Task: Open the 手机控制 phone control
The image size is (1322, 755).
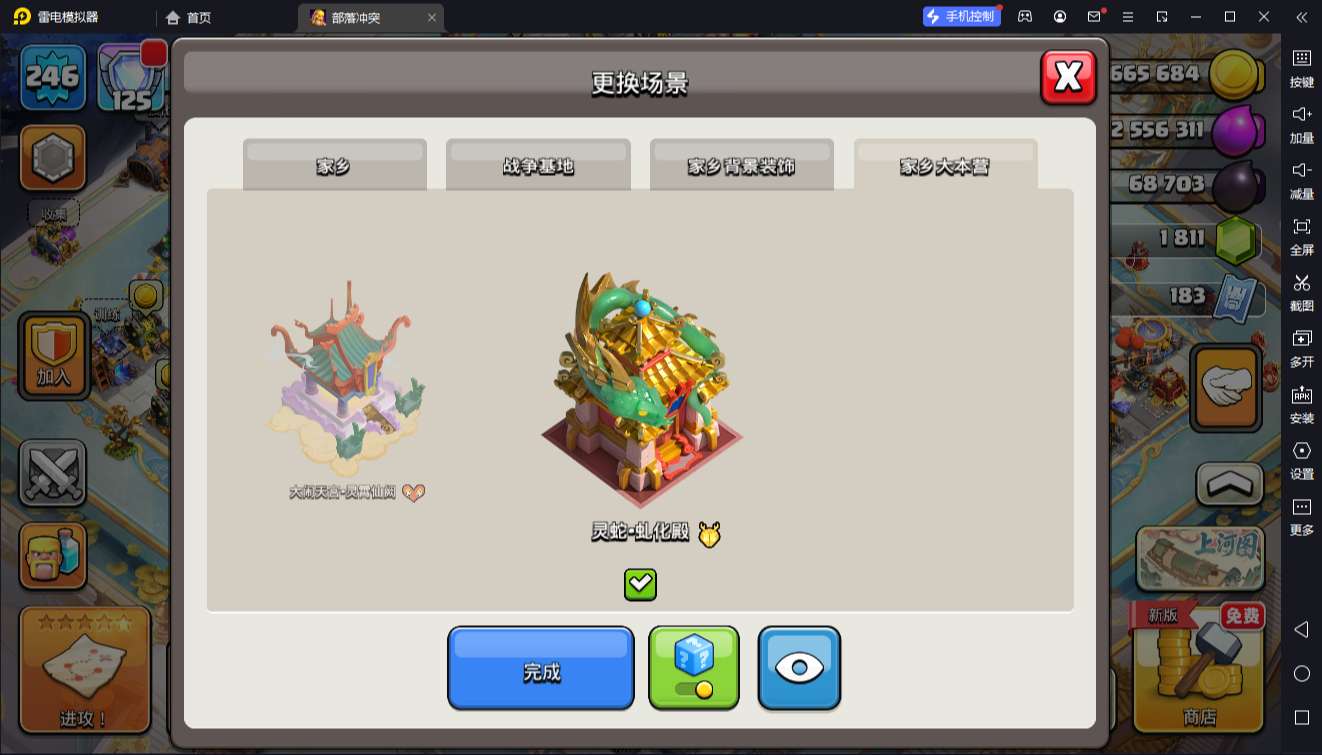Action: [x=961, y=17]
